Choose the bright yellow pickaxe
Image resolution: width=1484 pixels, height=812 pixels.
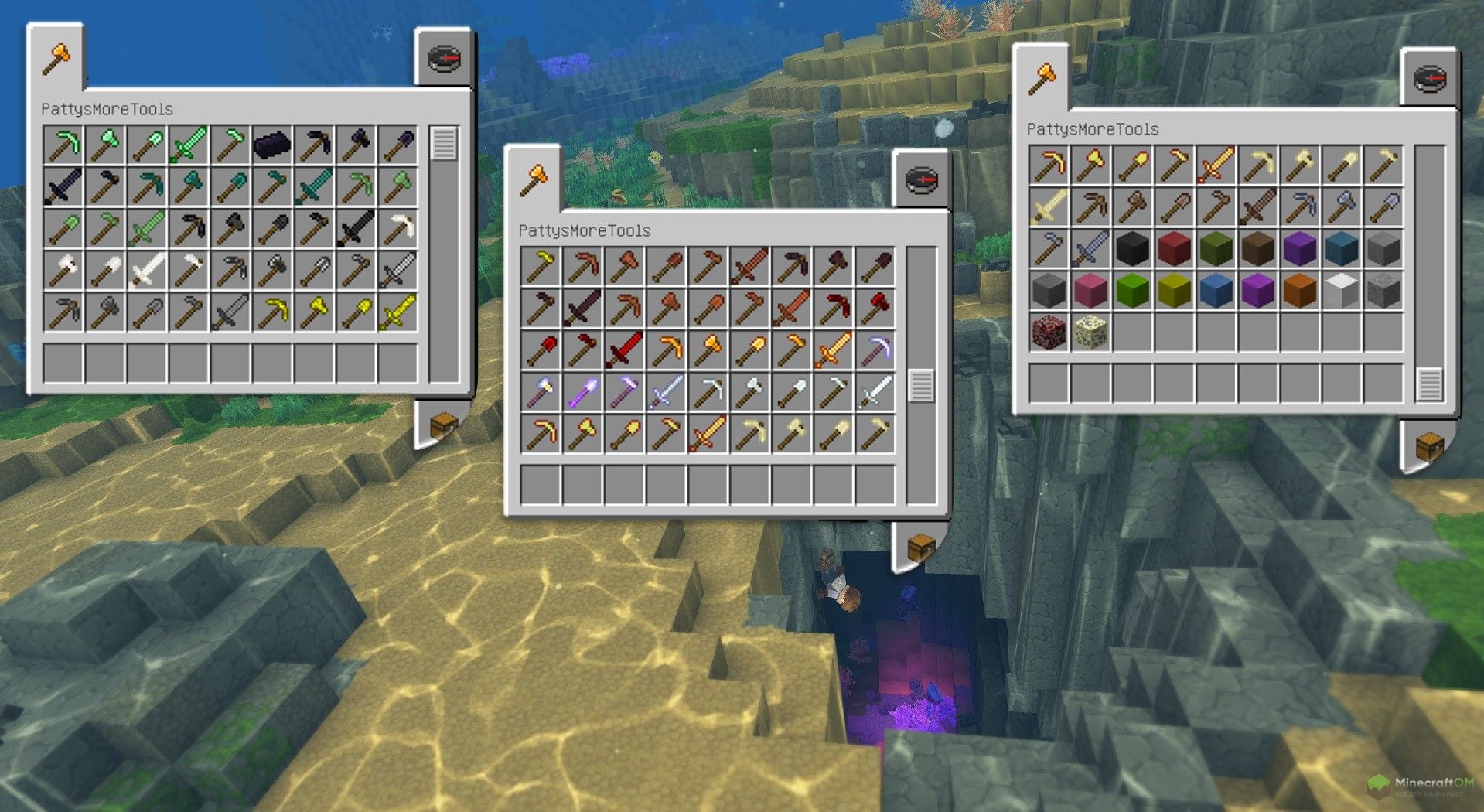tap(272, 312)
